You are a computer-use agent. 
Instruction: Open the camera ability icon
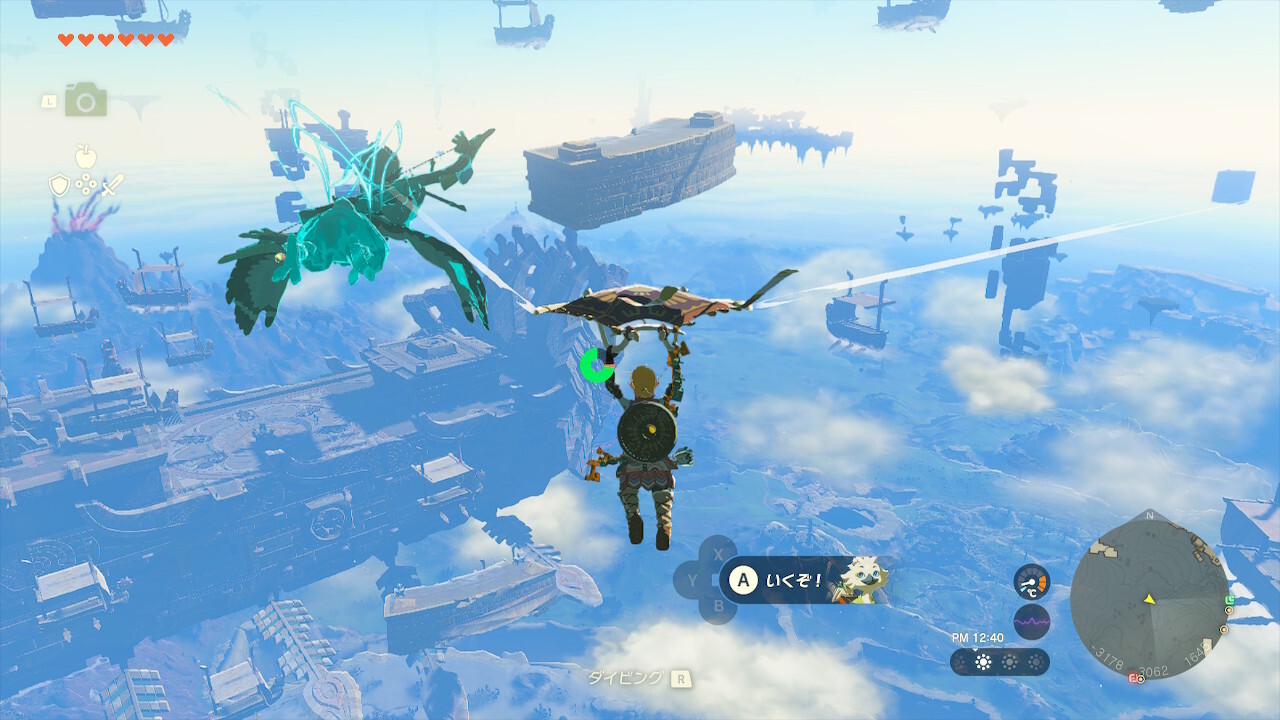point(86,100)
